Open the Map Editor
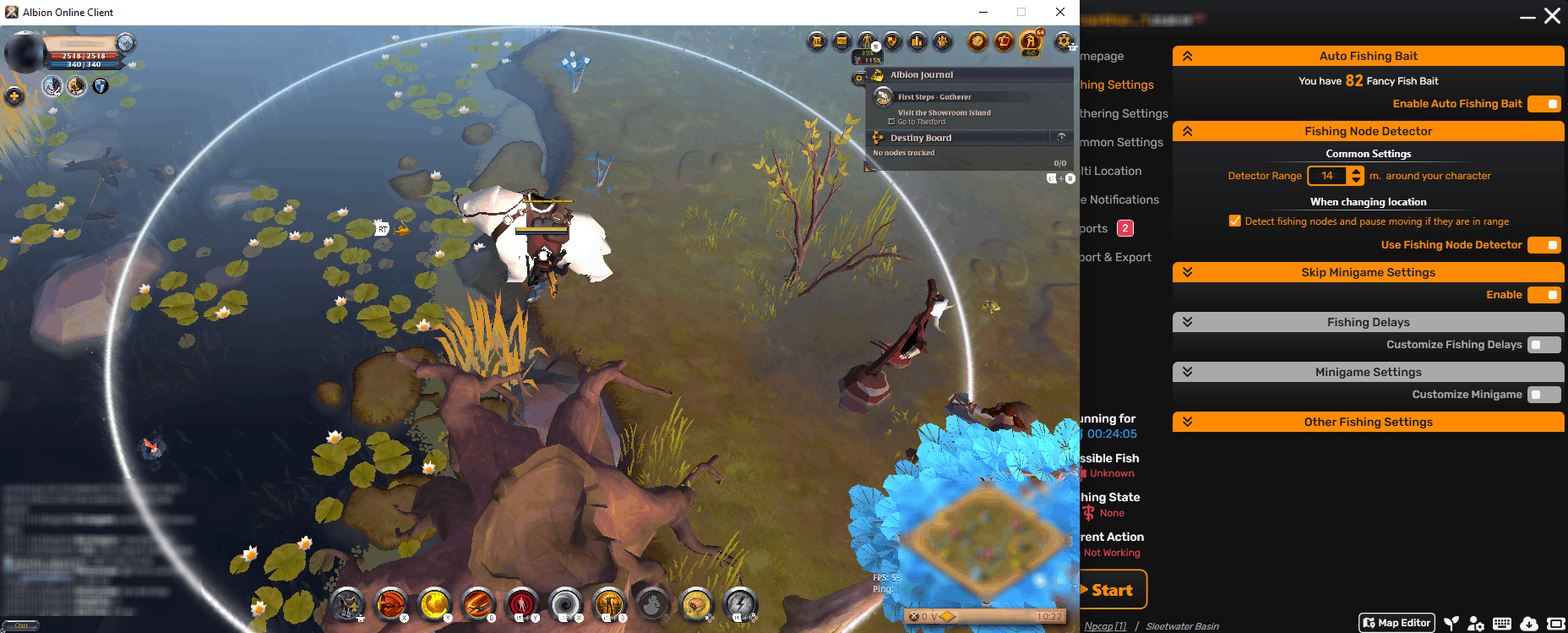 1396,623
